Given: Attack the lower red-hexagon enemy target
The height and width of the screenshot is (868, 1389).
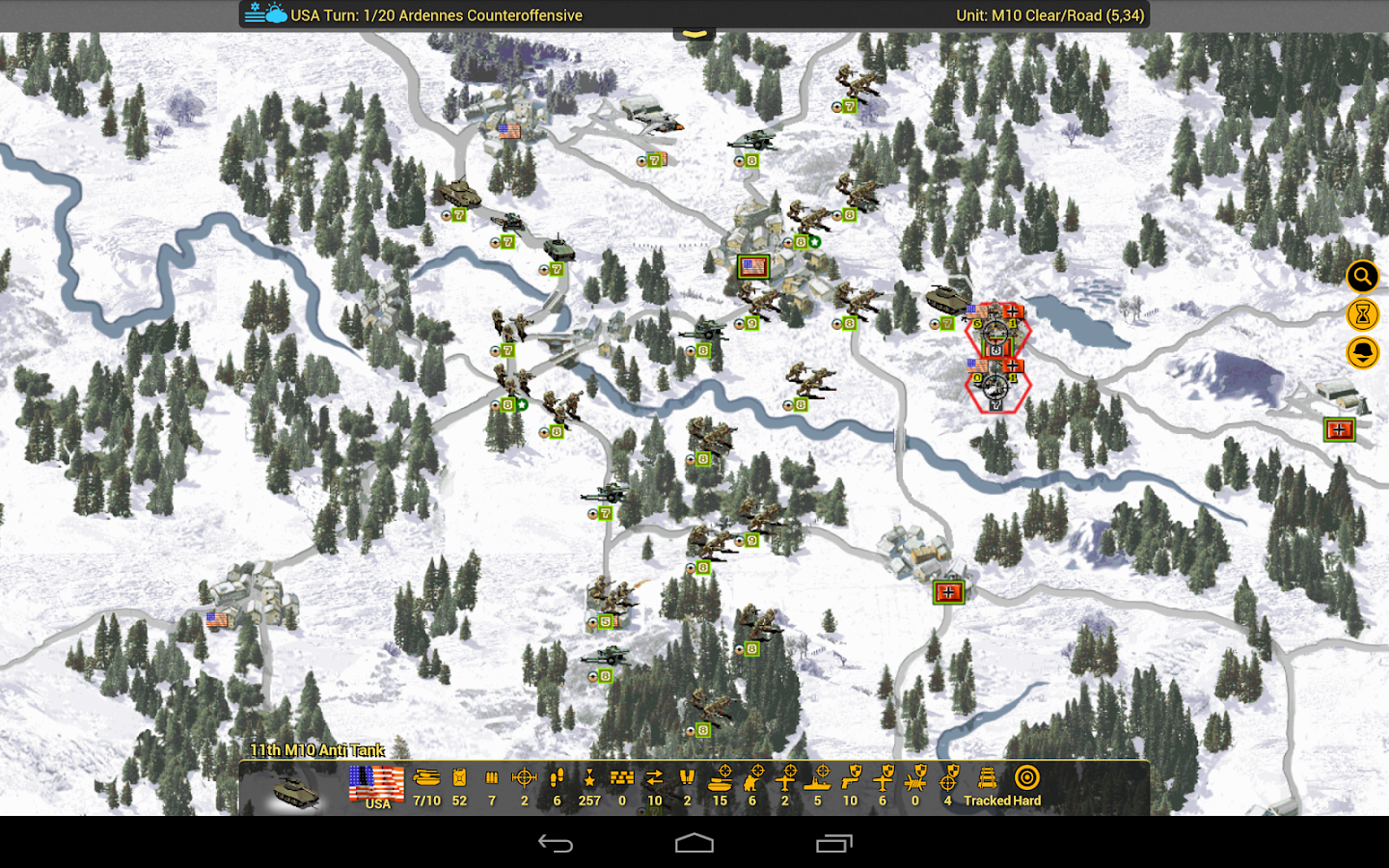Looking at the screenshot, I should point(997,387).
